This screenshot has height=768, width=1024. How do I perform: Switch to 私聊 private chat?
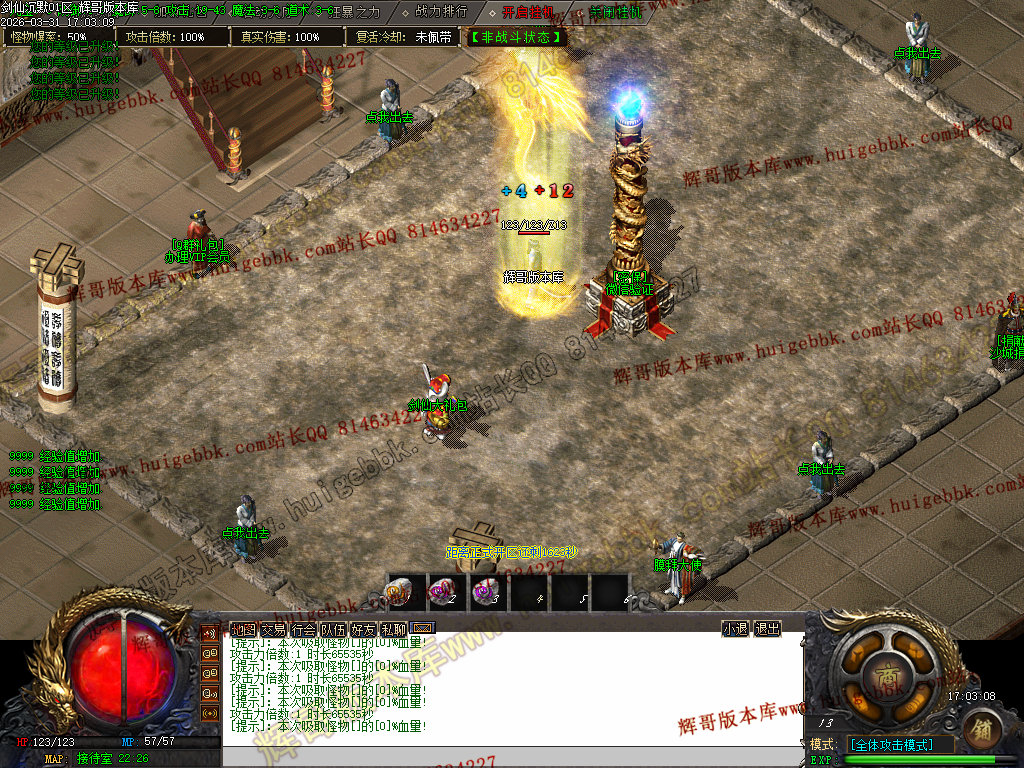tap(393, 629)
